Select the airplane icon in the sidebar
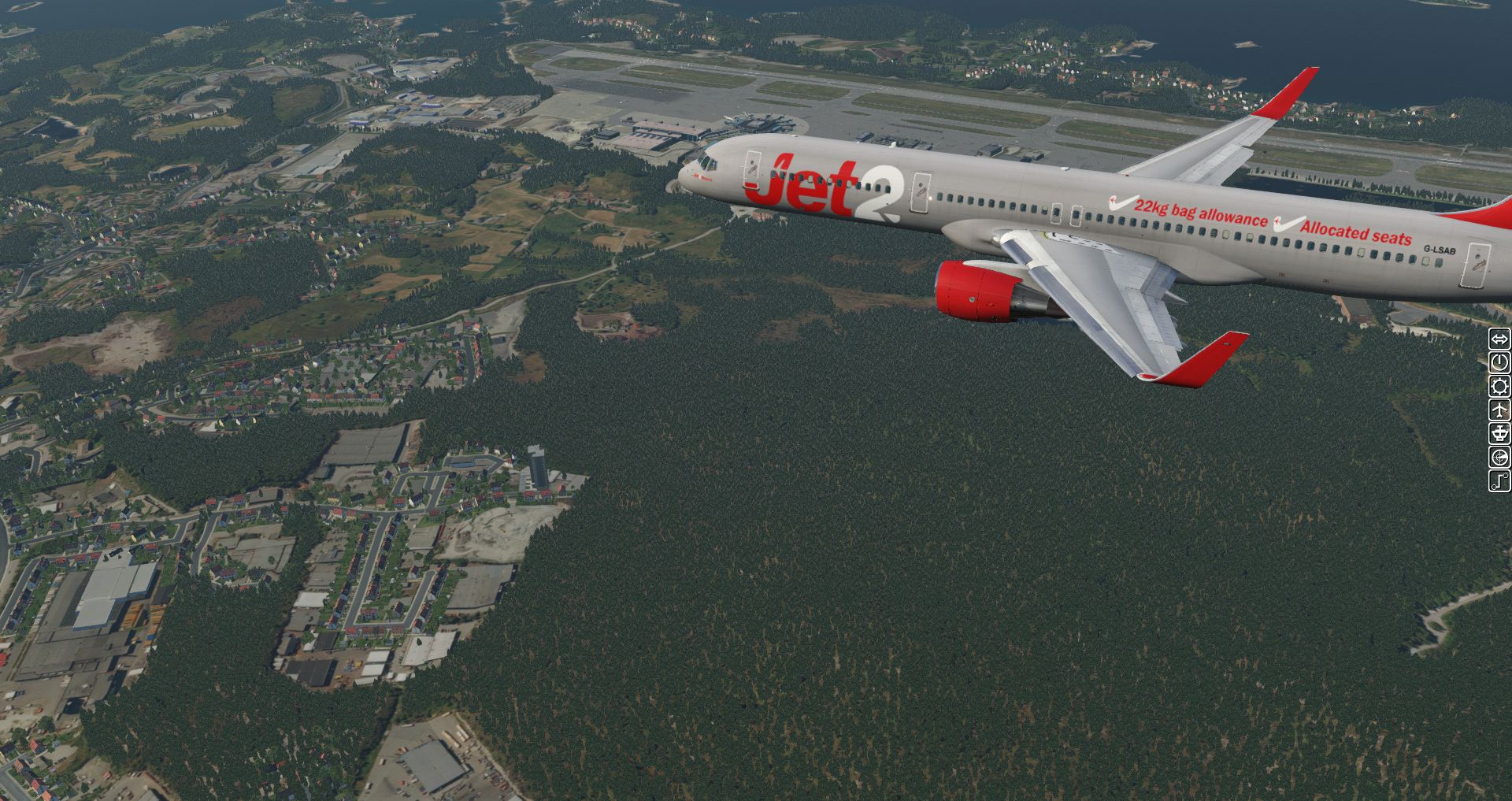Screen dimensions: 1512x801 point(1499,410)
